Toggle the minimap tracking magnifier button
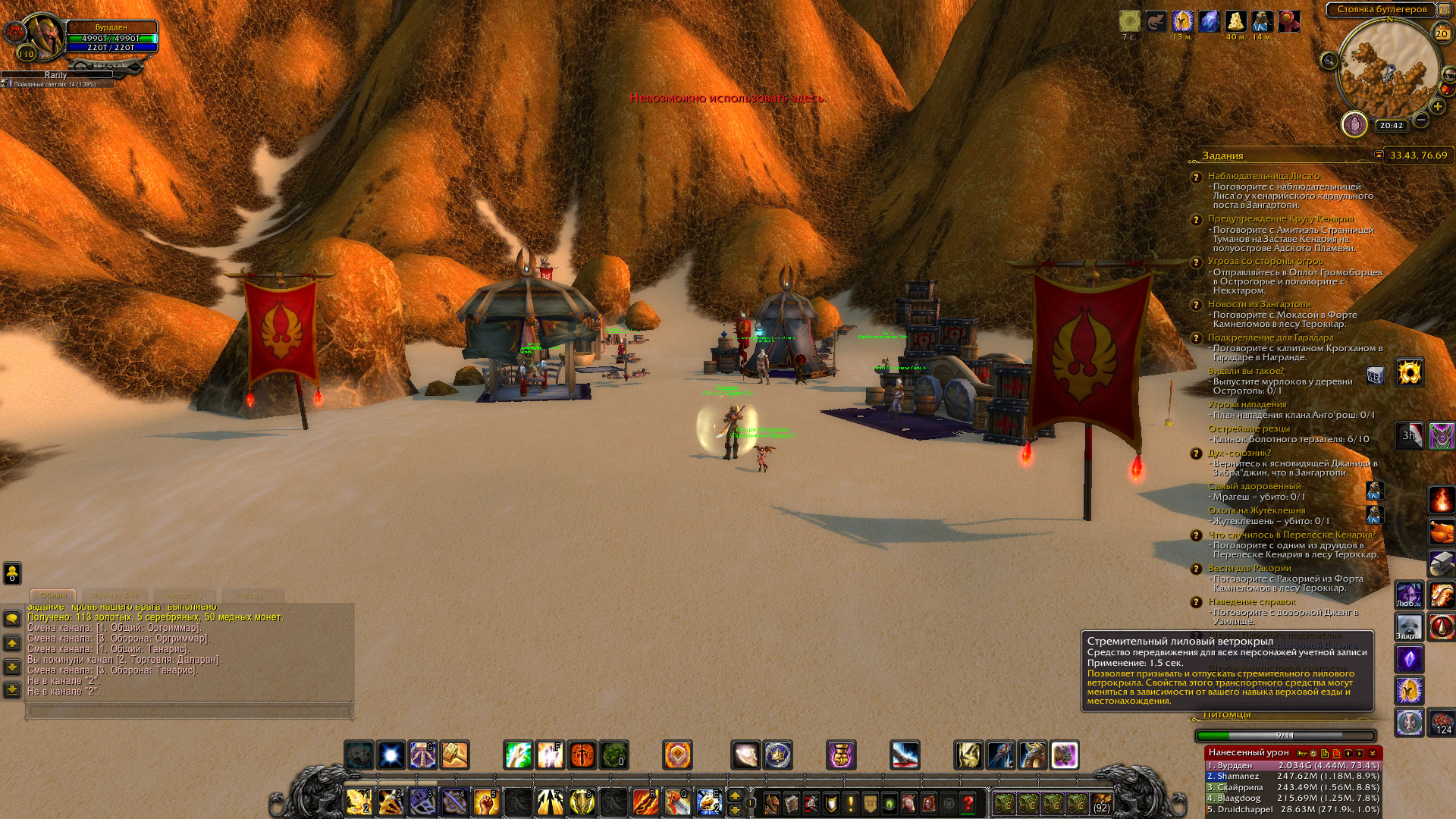Image resolution: width=1456 pixels, height=819 pixels. 1329,61
